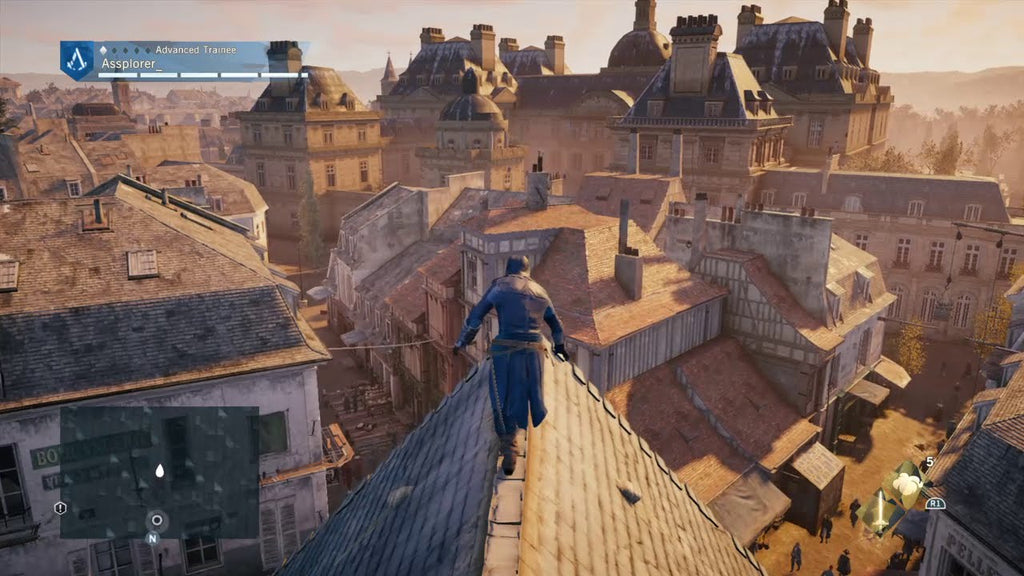The width and height of the screenshot is (1024, 576).
Task: Click the white player marker on minimap
Action: pos(159,470)
